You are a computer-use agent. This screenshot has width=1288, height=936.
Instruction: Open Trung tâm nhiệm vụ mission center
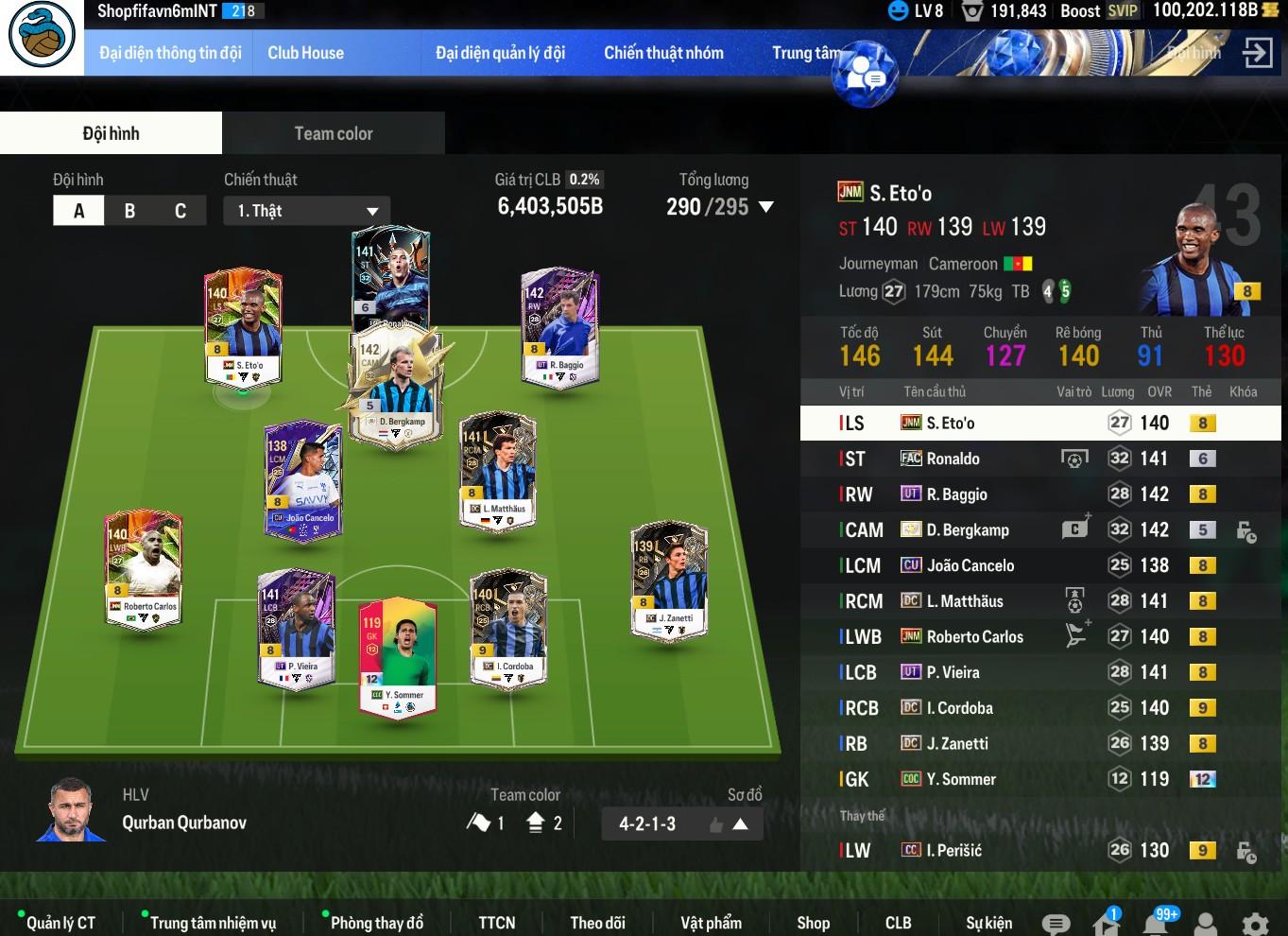pyautogui.click(x=213, y=922)
